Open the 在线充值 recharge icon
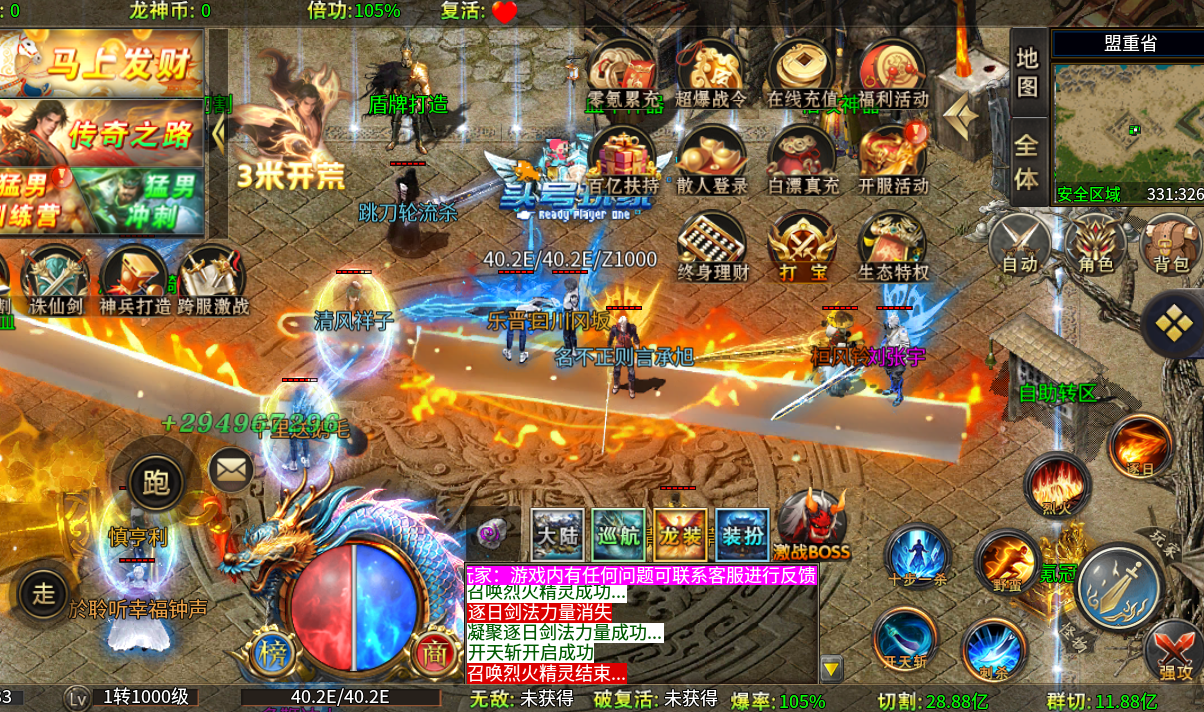This screenshot has height=712, width=1204. click(x=802, y=72)
